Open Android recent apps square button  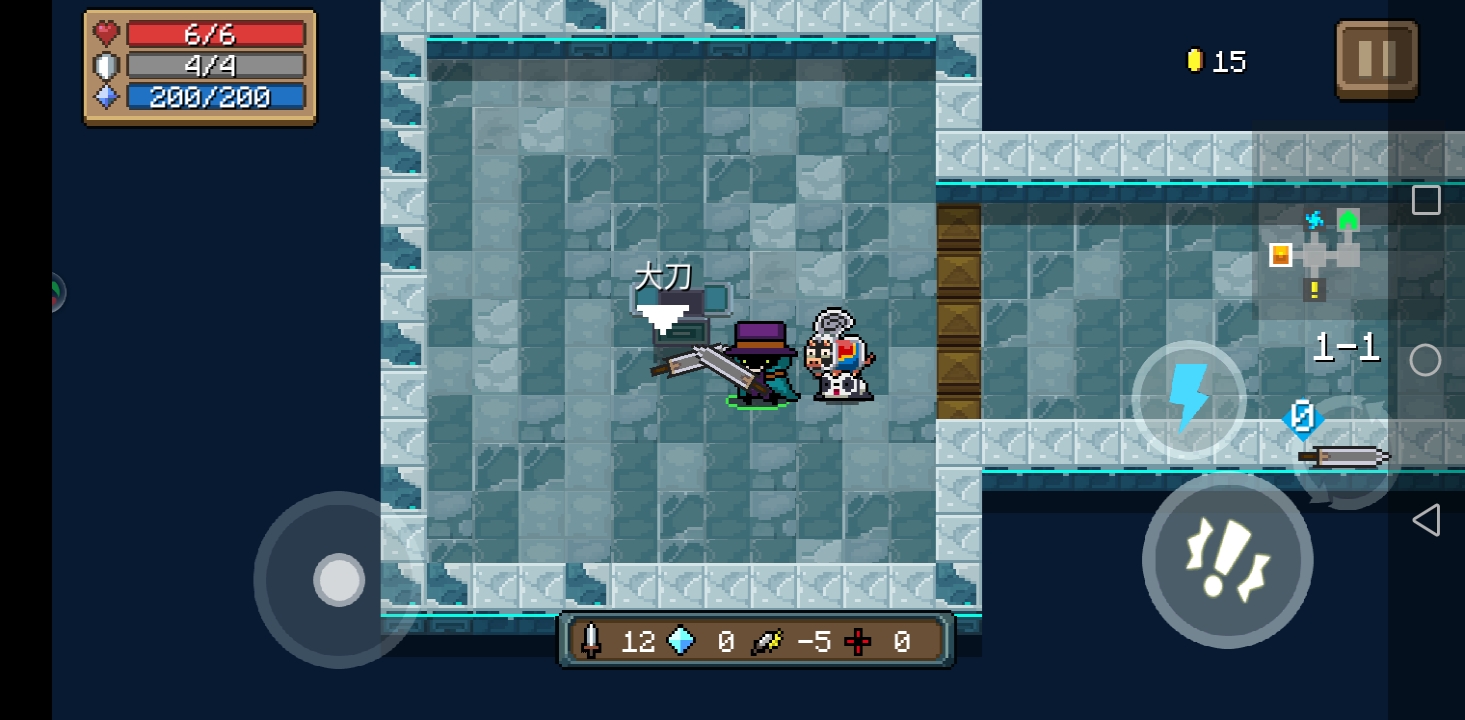tap(1426, 200)
